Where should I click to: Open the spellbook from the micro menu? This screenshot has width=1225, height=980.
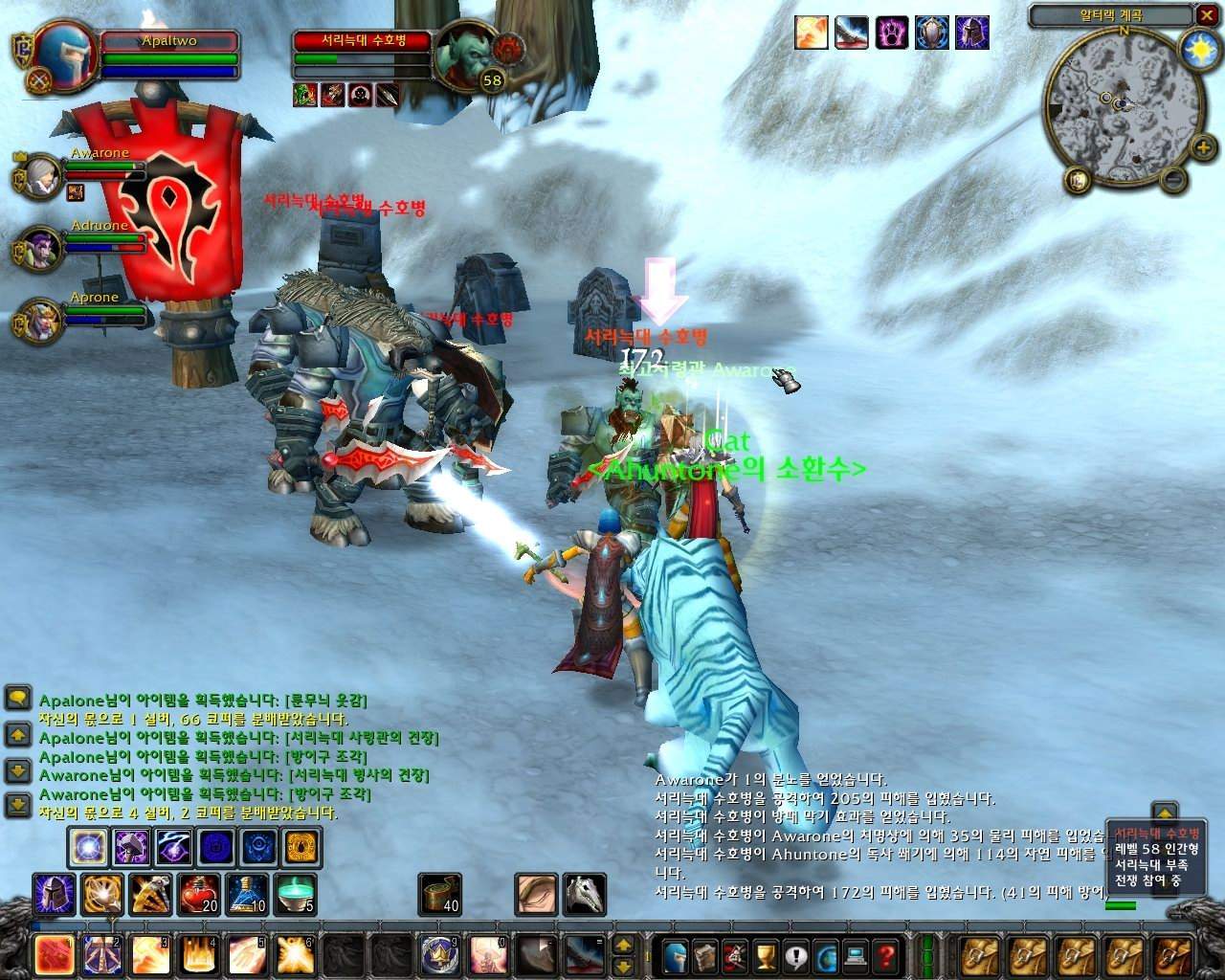pos(705,954)
